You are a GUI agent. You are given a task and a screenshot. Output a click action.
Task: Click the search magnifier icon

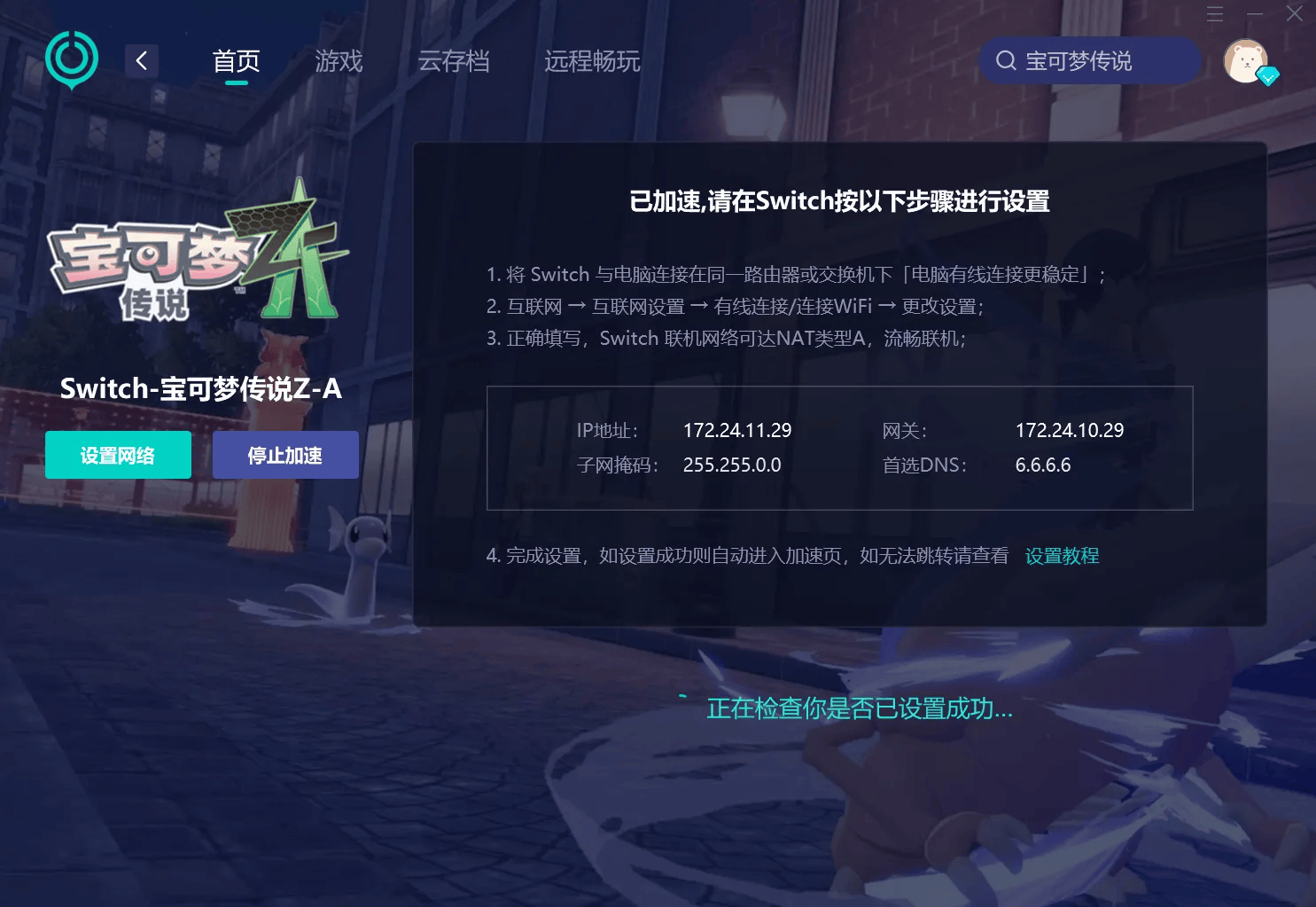[1006, 60]
